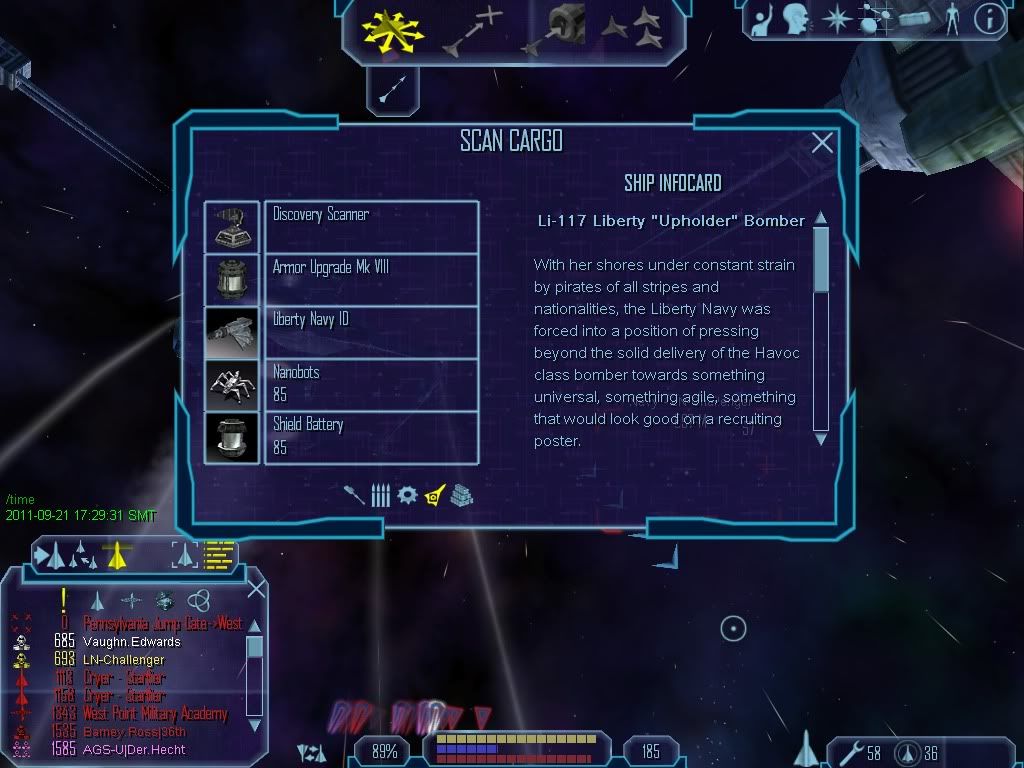Select the Discovery Scanner cargo row

[370, 226]
